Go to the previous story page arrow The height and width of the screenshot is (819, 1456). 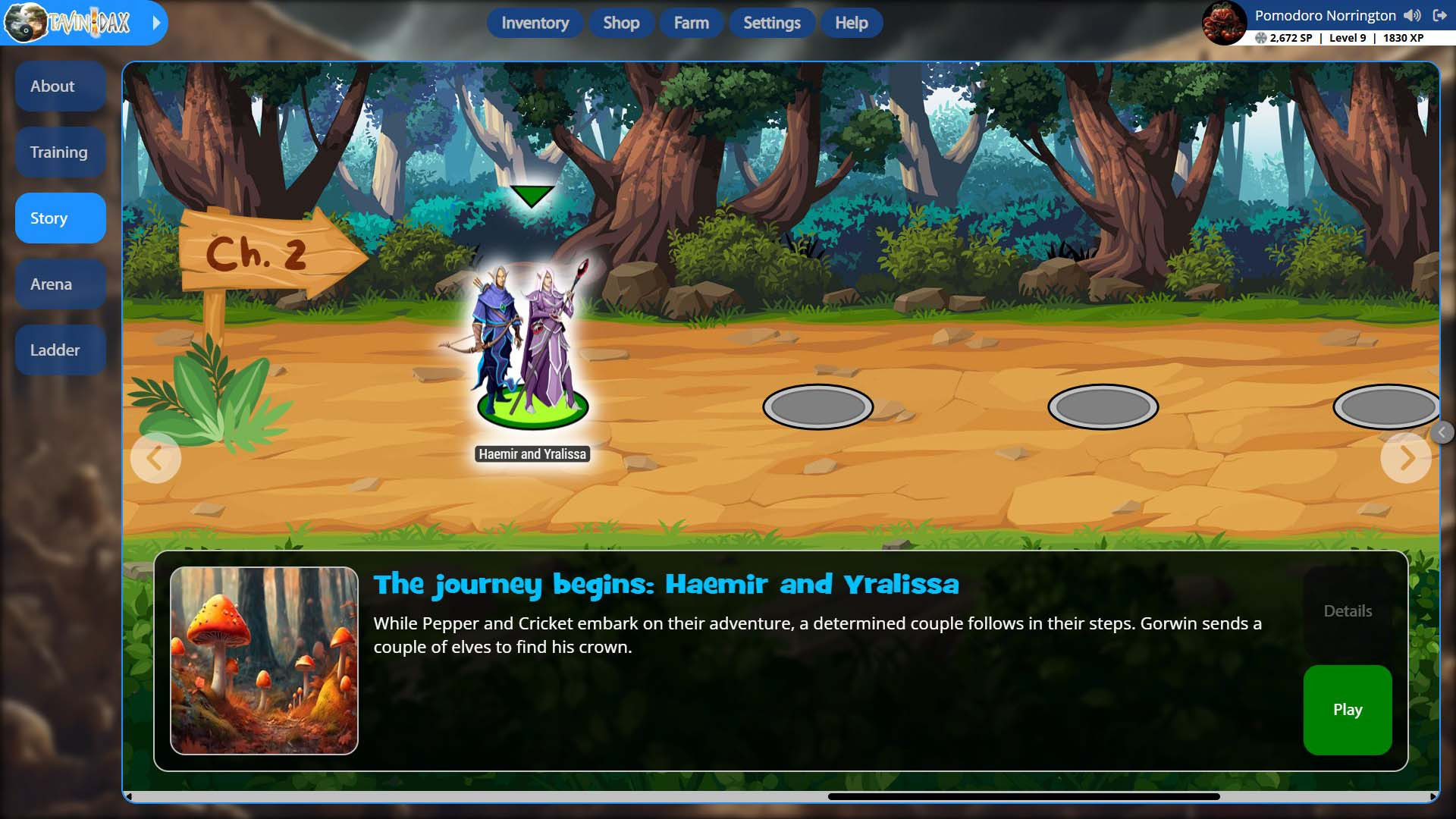(x=155, y=458)
